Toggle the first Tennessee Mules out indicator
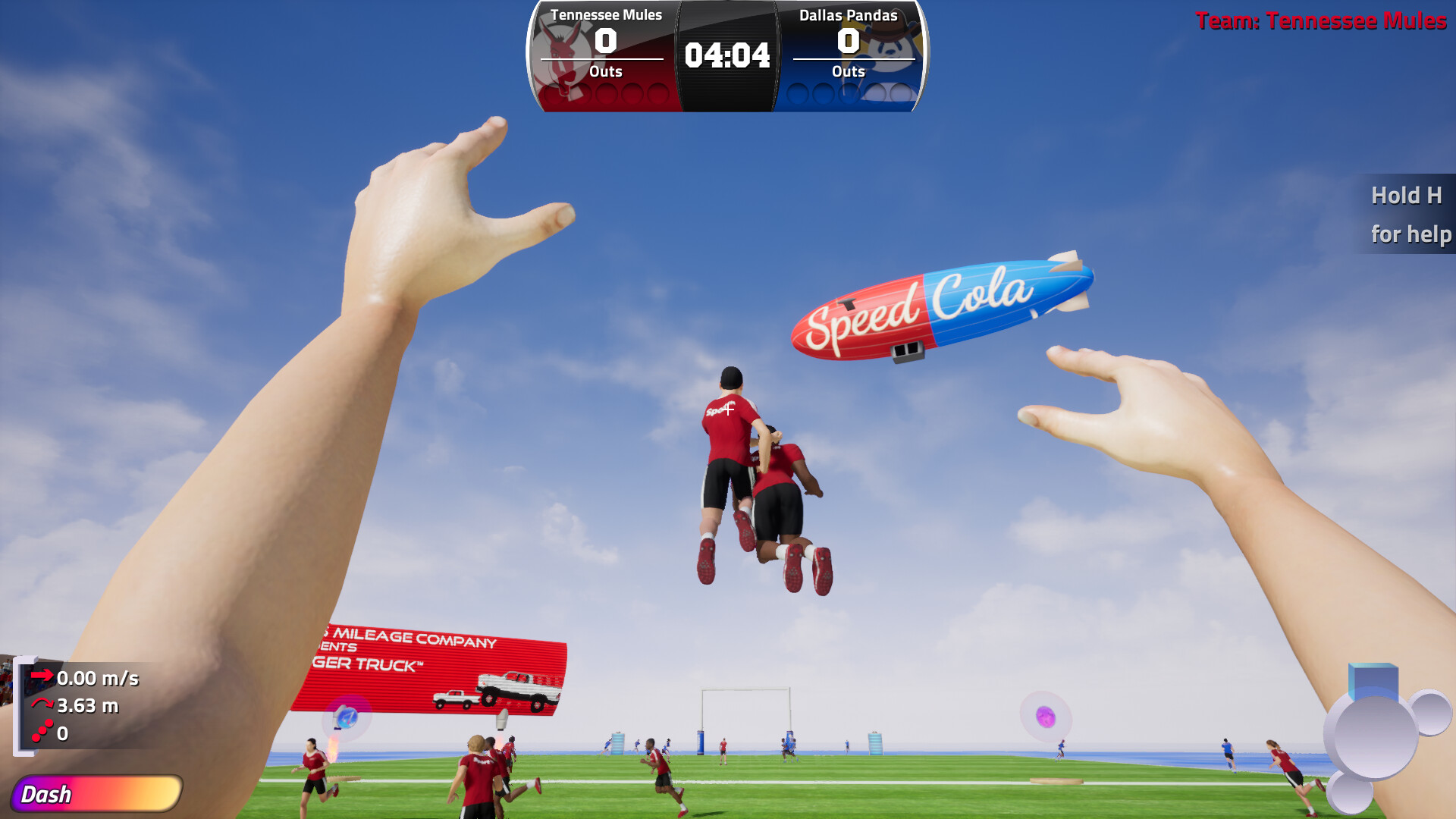Screen dimensions: 1456x819 point(552,93)
